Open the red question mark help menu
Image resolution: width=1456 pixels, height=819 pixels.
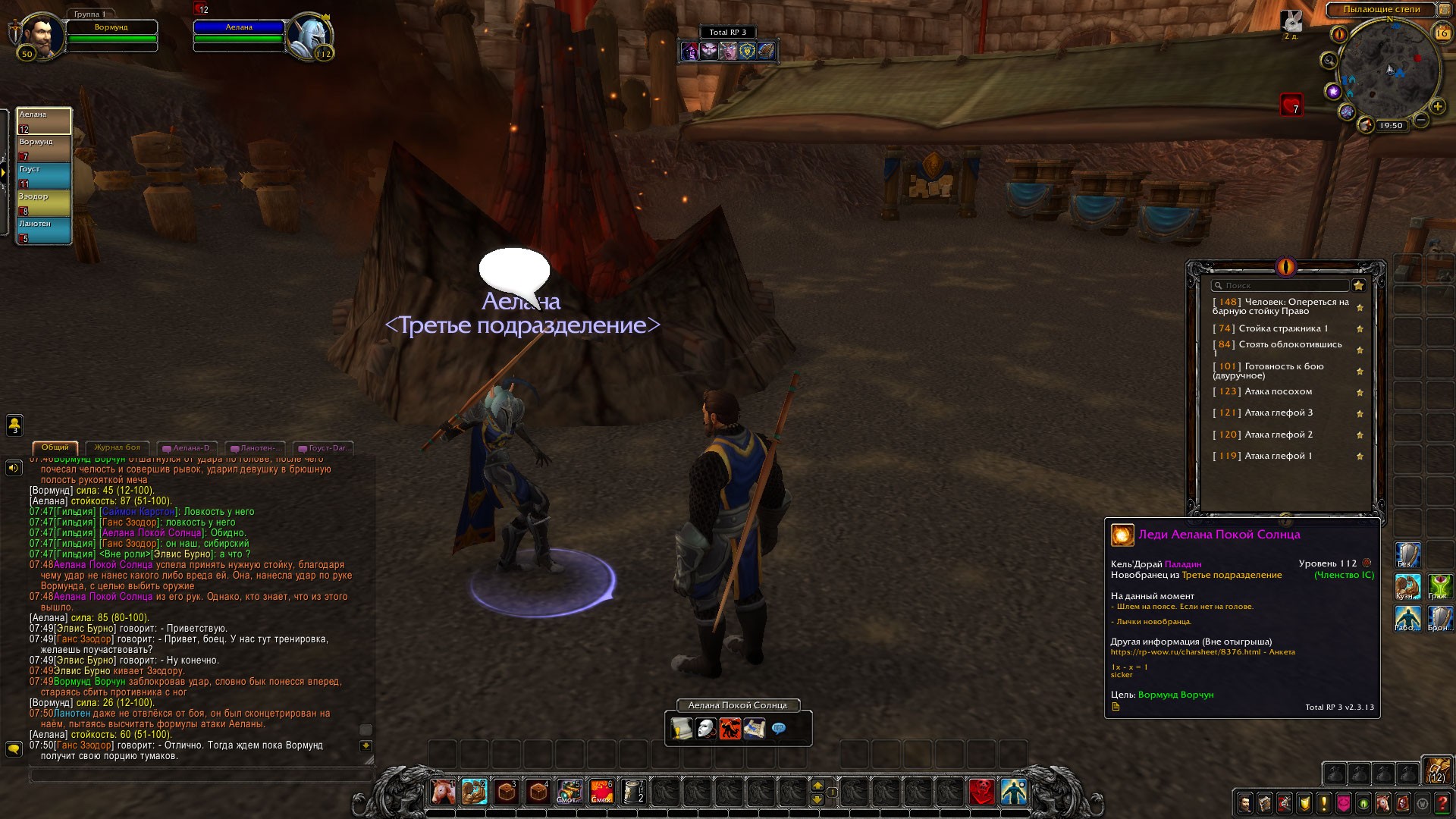pyautogui.click(x=1443, y=803)
